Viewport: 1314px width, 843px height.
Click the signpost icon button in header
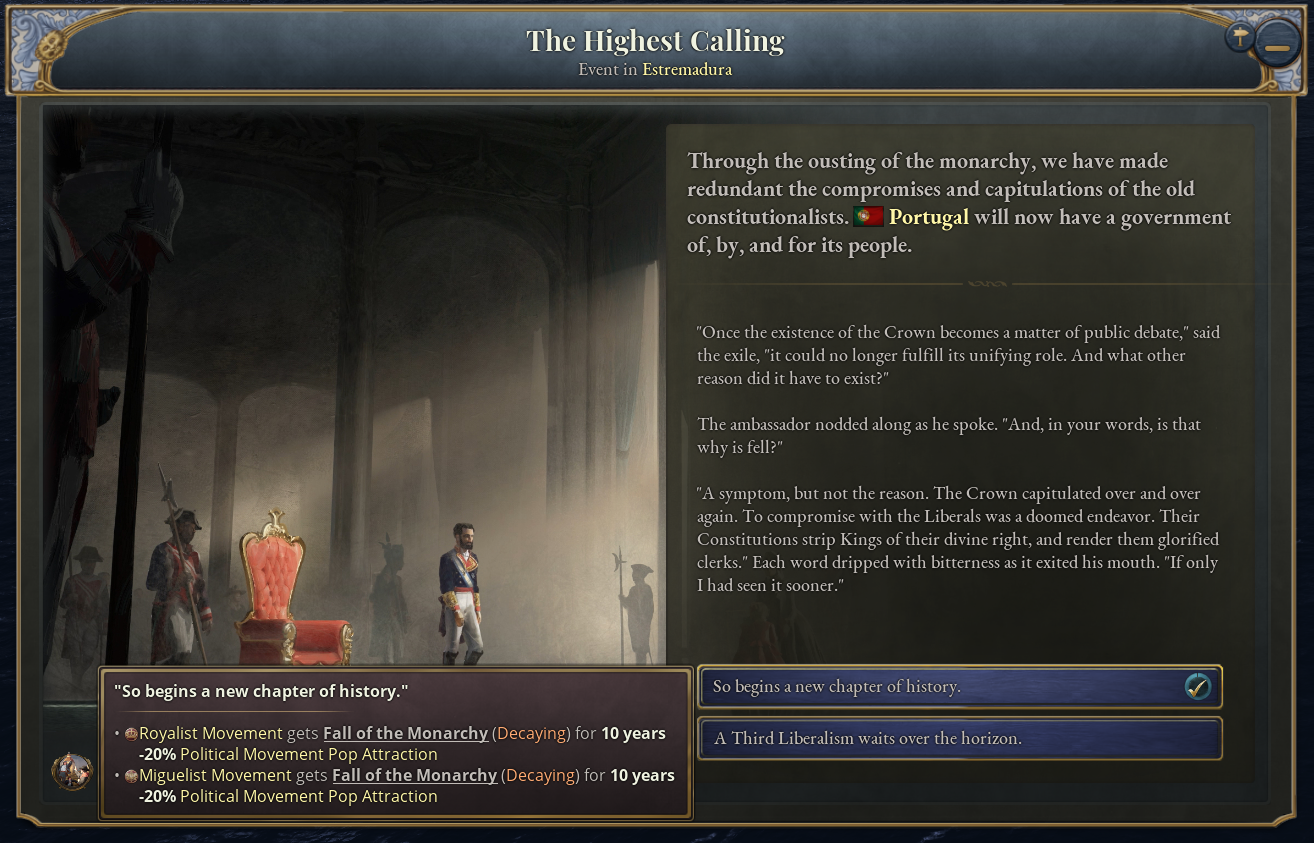tap(1240, 38)
